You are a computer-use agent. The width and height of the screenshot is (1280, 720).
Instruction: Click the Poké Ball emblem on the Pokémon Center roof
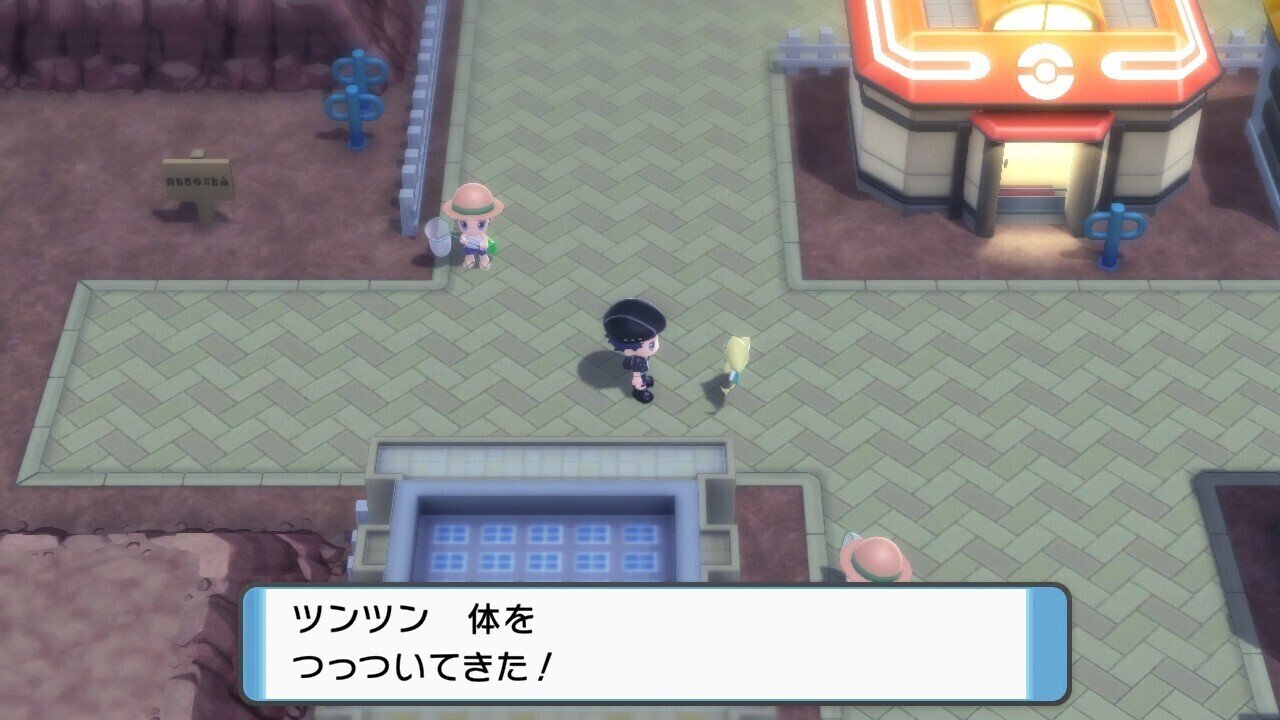(x=1043, y=72)
